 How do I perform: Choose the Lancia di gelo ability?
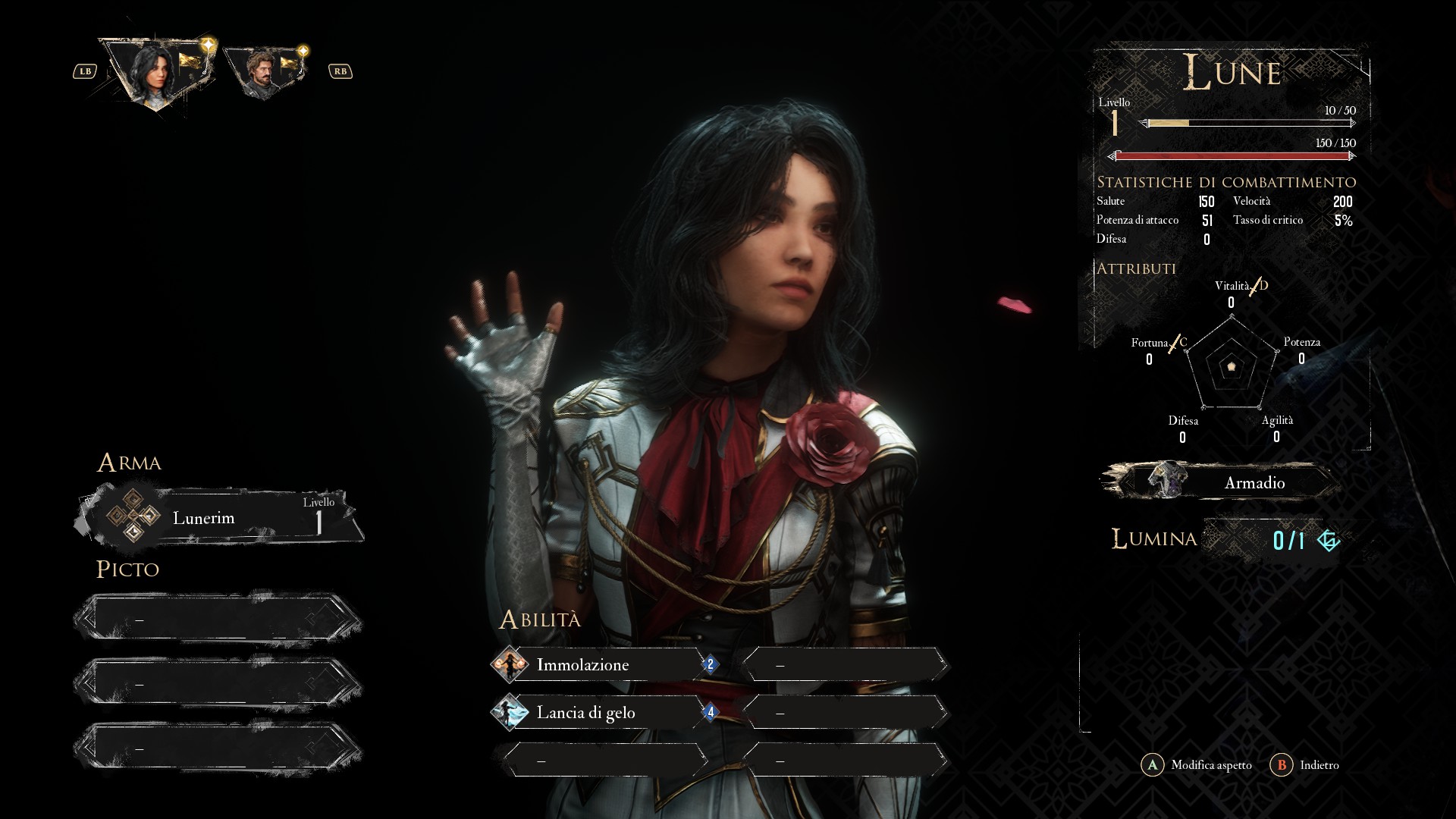599,713
